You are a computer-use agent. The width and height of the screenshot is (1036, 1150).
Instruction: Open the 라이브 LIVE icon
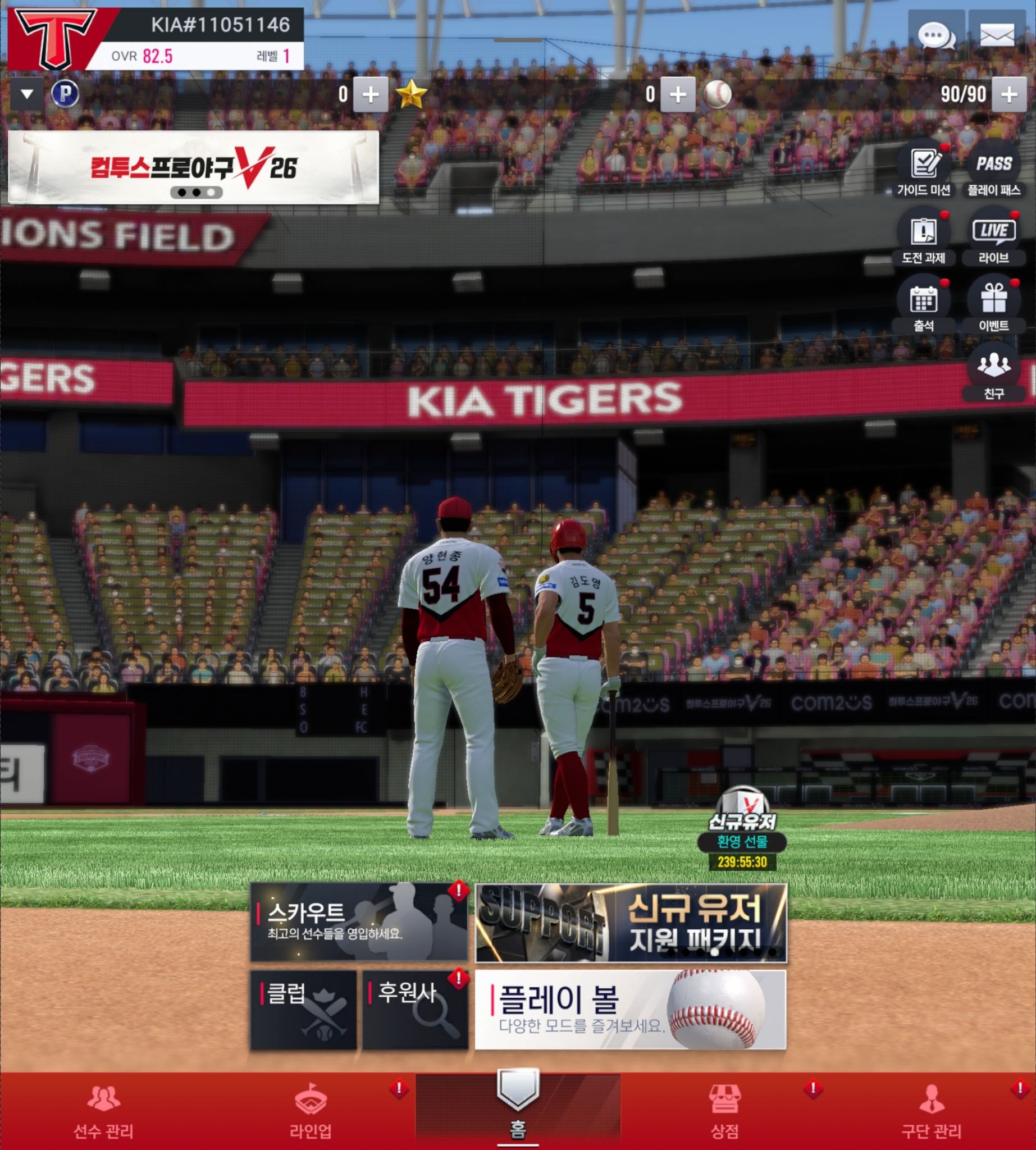coord(994,238)
